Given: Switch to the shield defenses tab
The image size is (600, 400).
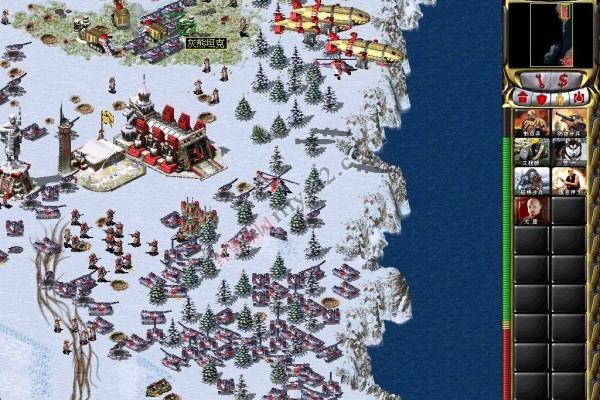Looking at the screenshot, I should tap(542, 98).
